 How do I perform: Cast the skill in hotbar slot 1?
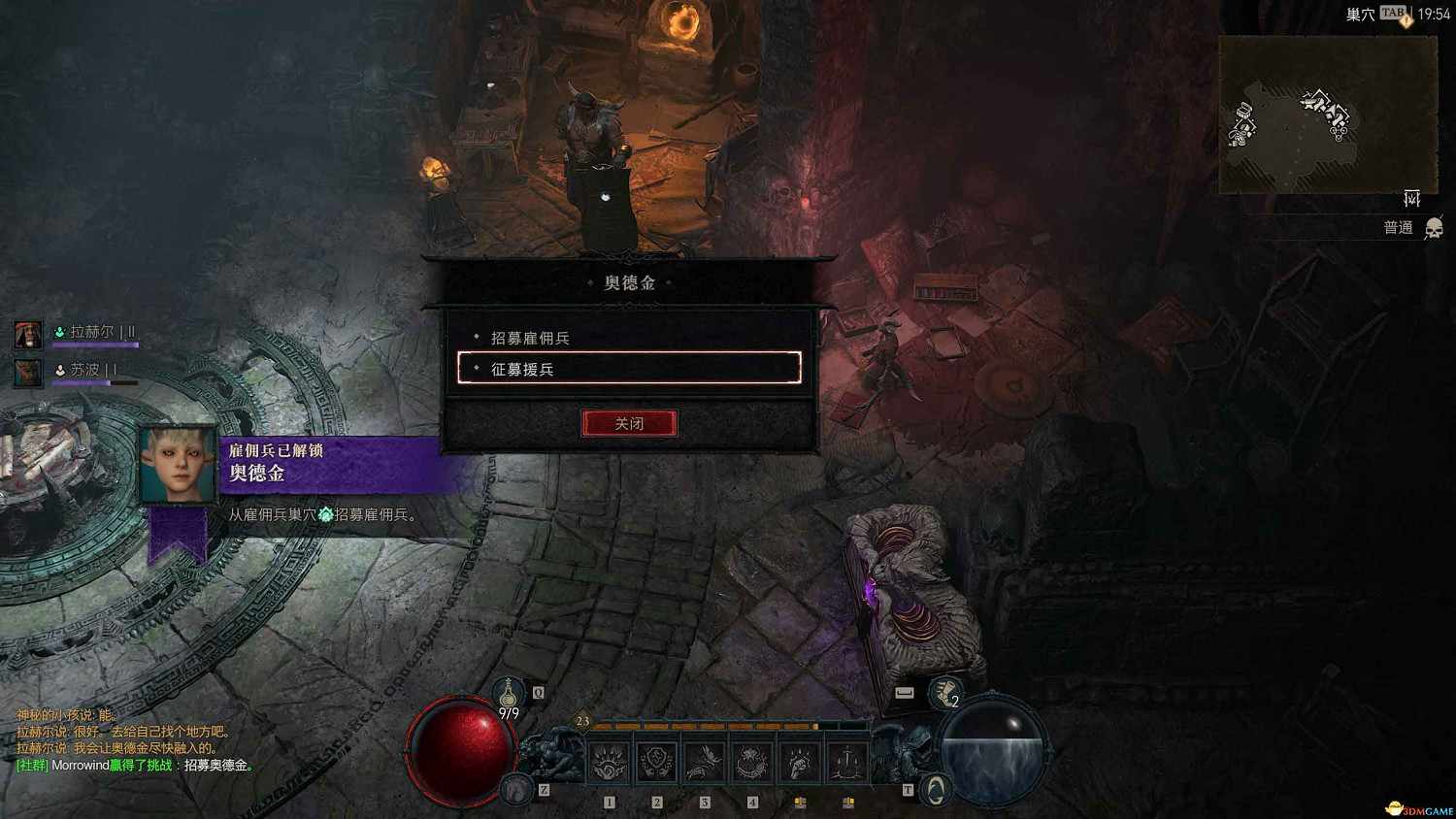(x=610, y=762)
